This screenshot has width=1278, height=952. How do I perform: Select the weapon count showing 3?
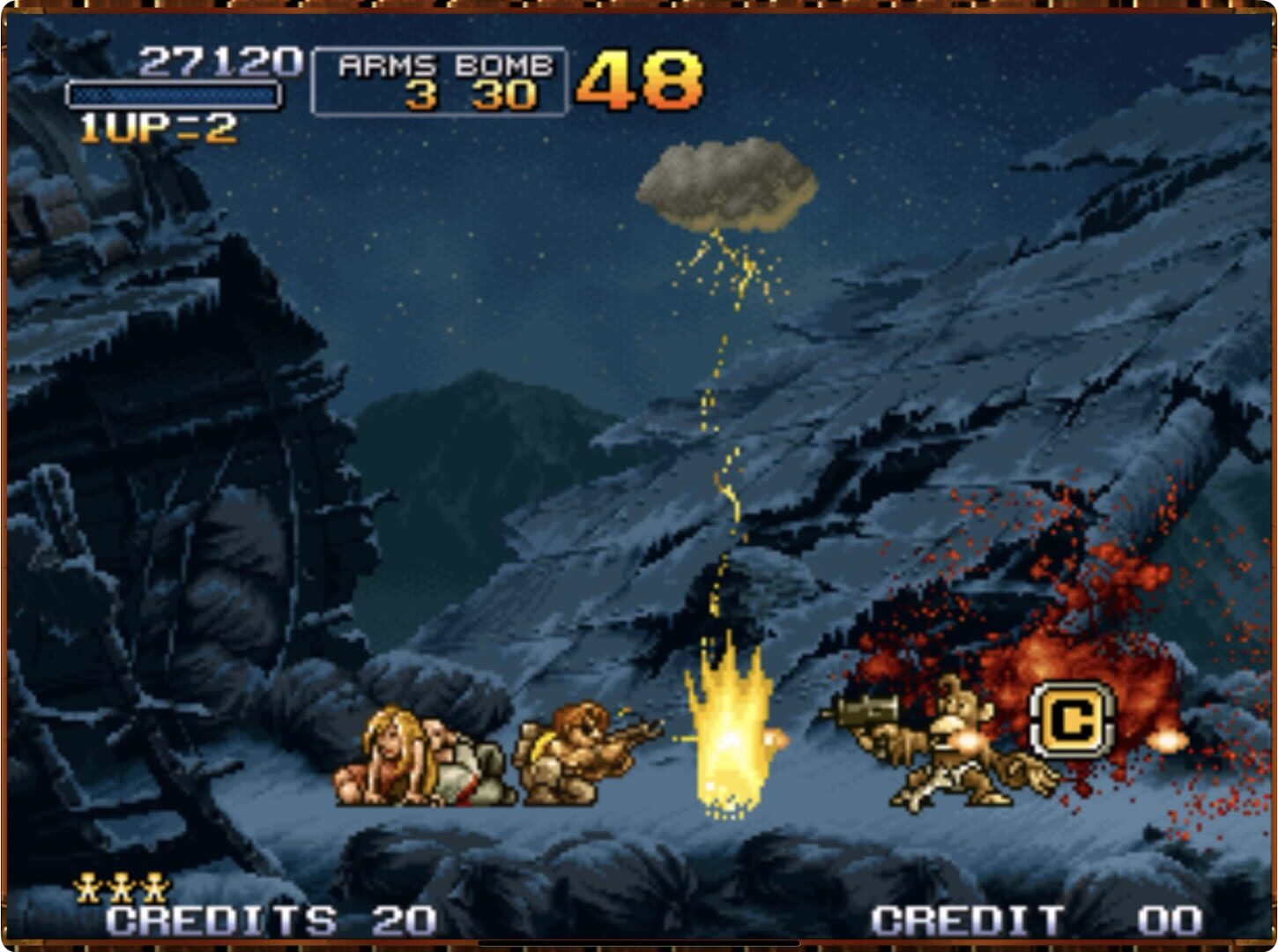[x=423, y=93]
